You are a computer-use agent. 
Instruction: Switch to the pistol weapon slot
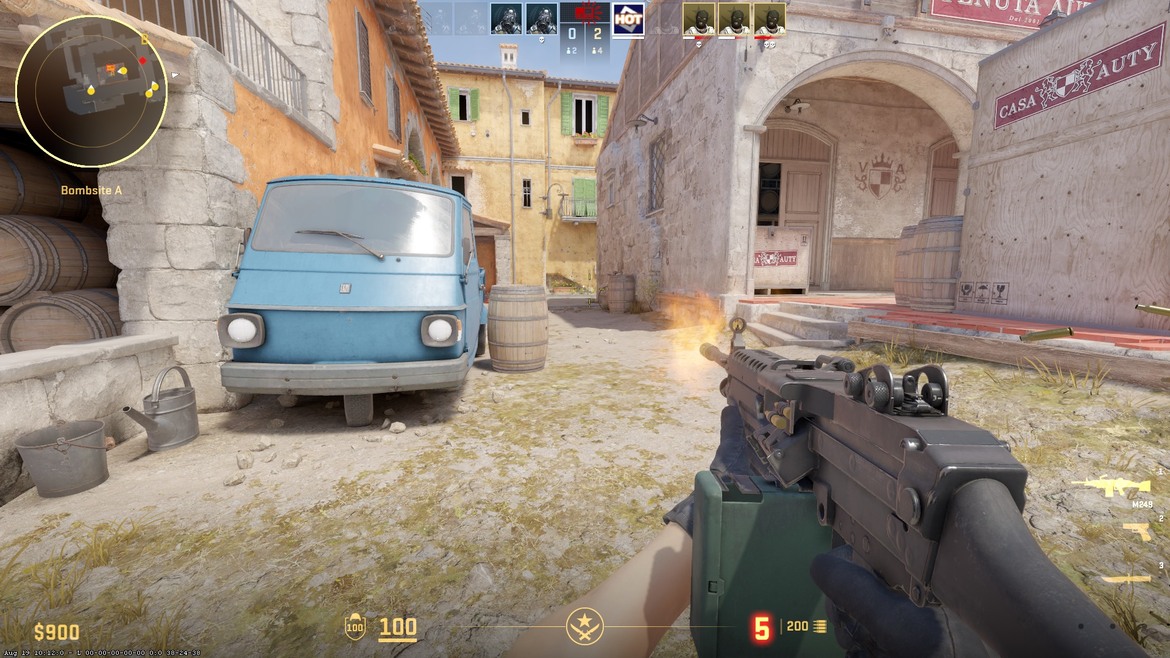click(x=1136, y=531)
